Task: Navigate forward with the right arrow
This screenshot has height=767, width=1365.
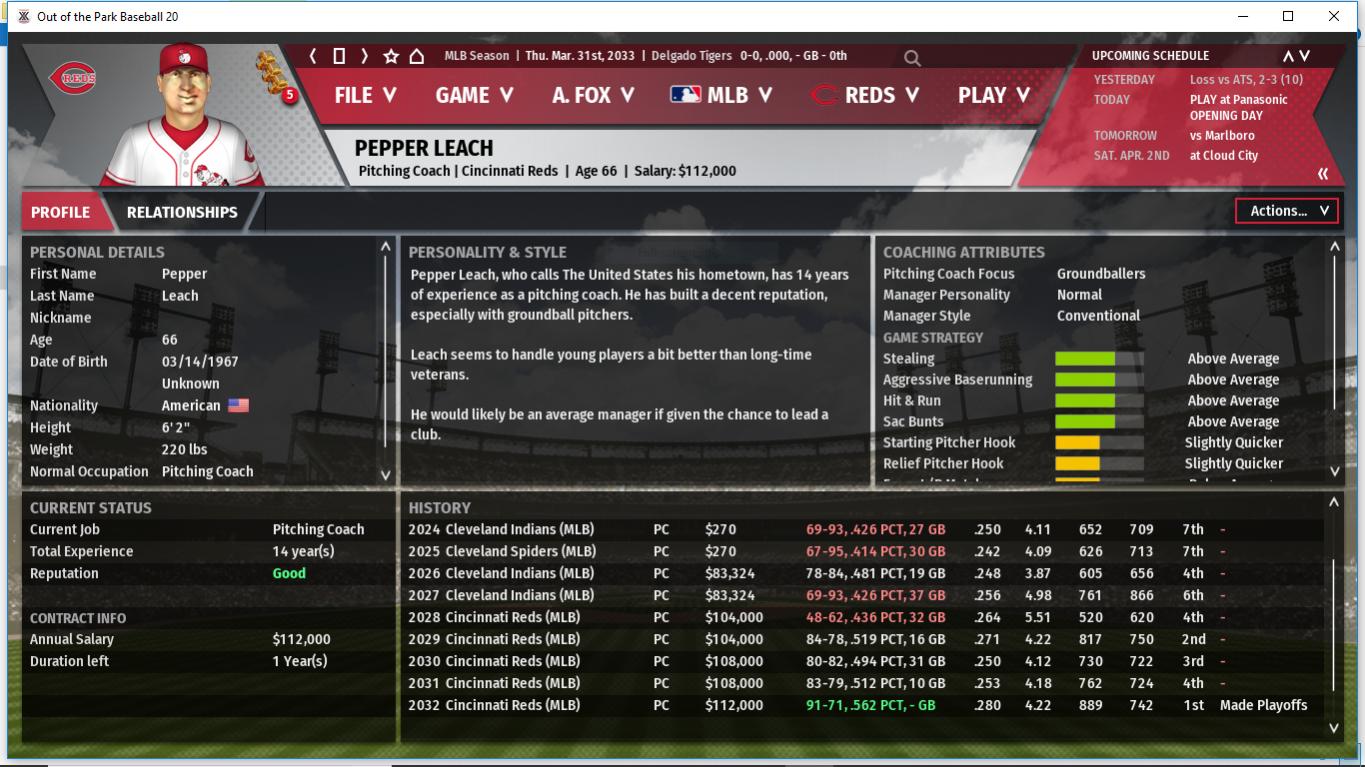Action: point(365,56)
